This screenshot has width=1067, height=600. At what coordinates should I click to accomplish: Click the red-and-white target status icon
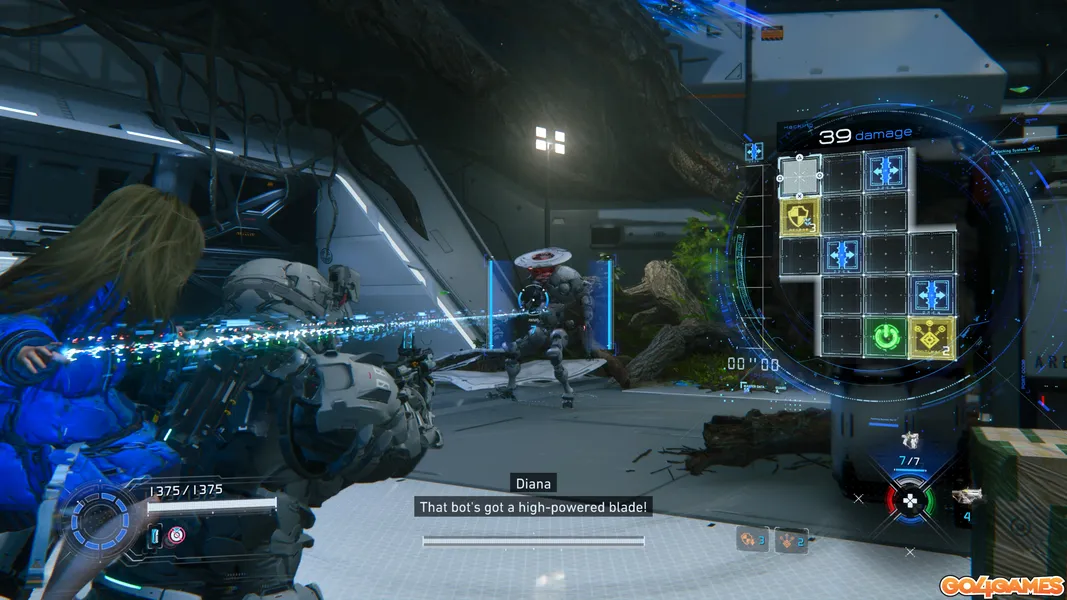coord(176,535)
